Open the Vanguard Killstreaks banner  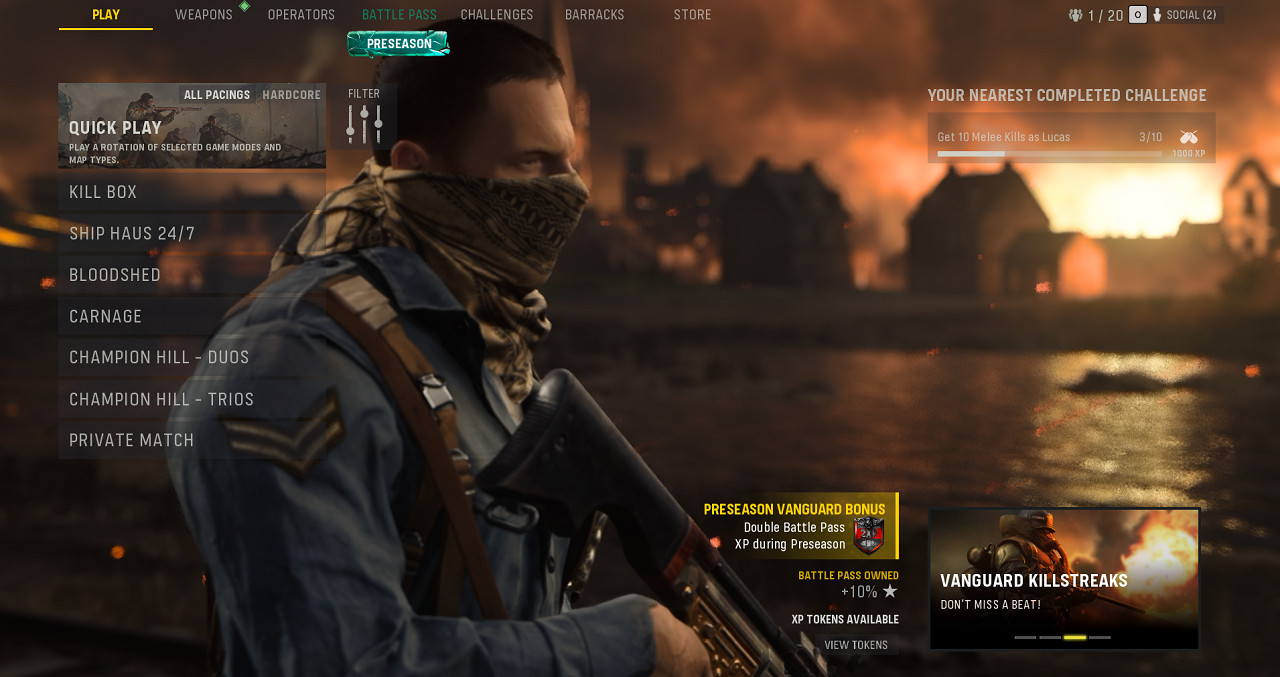point(1064,579)
